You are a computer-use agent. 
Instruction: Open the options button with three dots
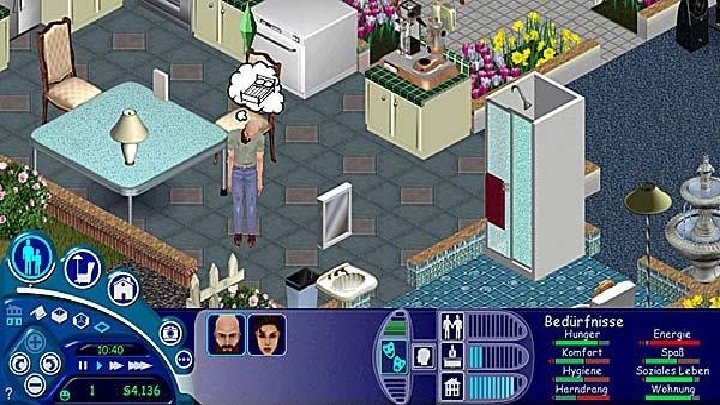[183, 357]
